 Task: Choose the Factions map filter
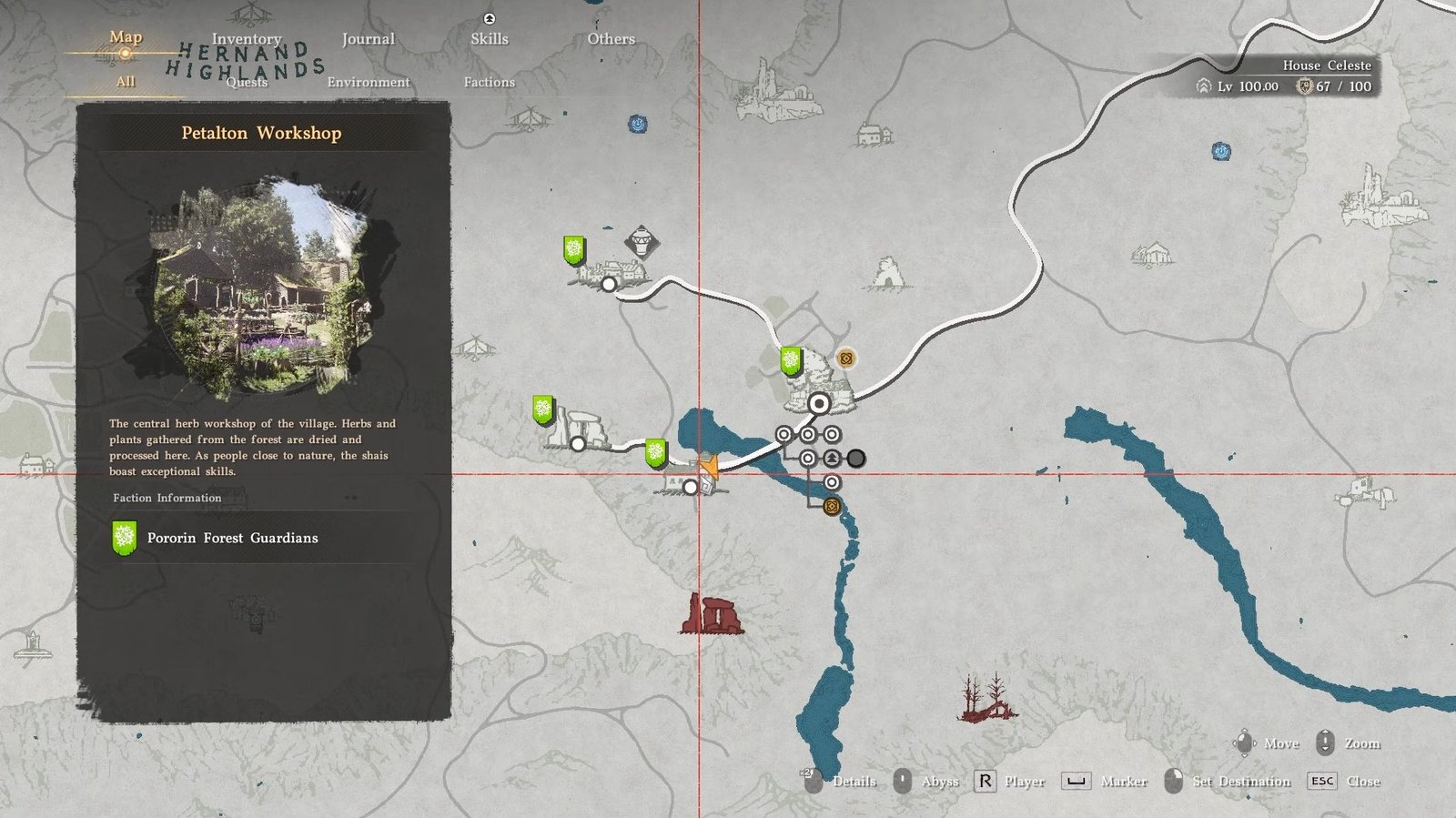489,82
